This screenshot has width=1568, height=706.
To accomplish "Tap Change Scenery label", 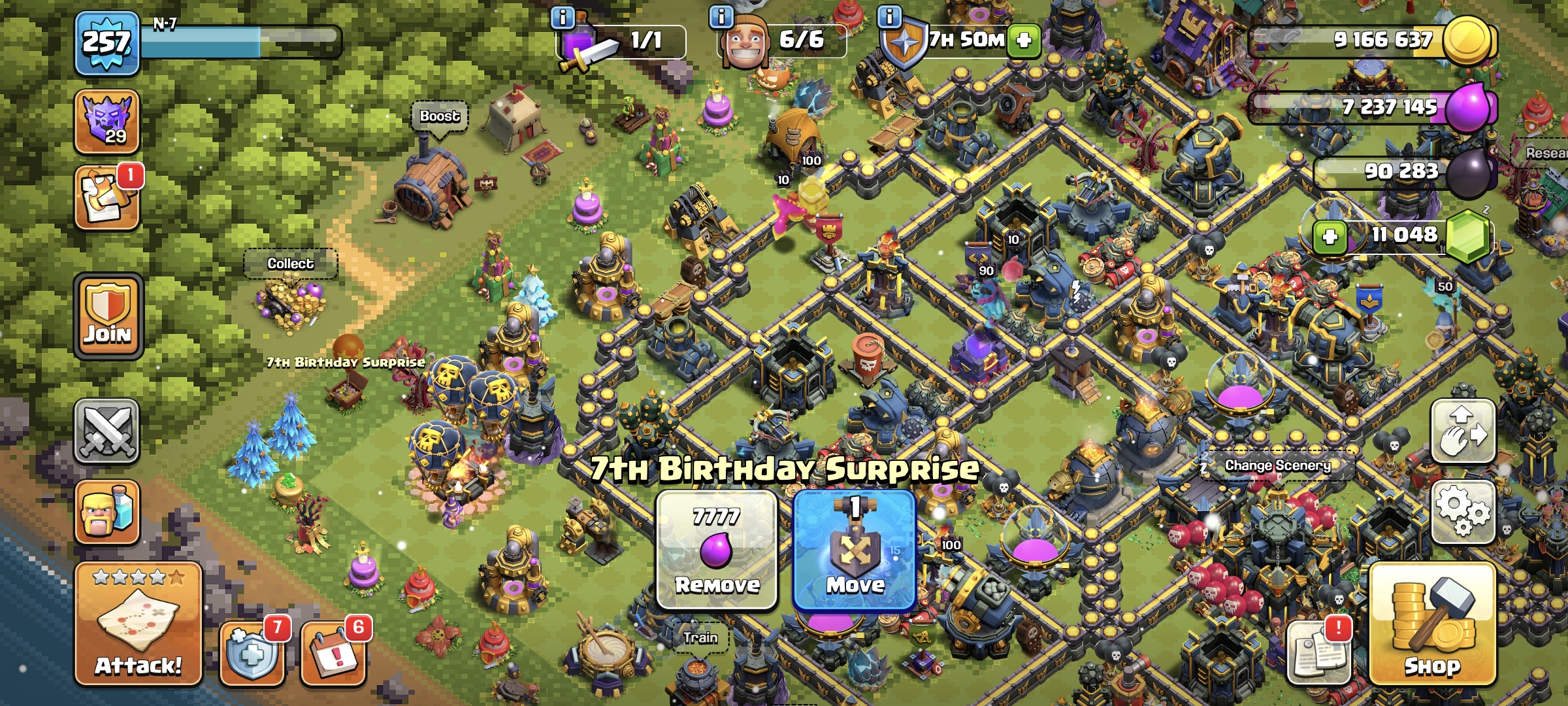I will click(x=1277, y=465).
